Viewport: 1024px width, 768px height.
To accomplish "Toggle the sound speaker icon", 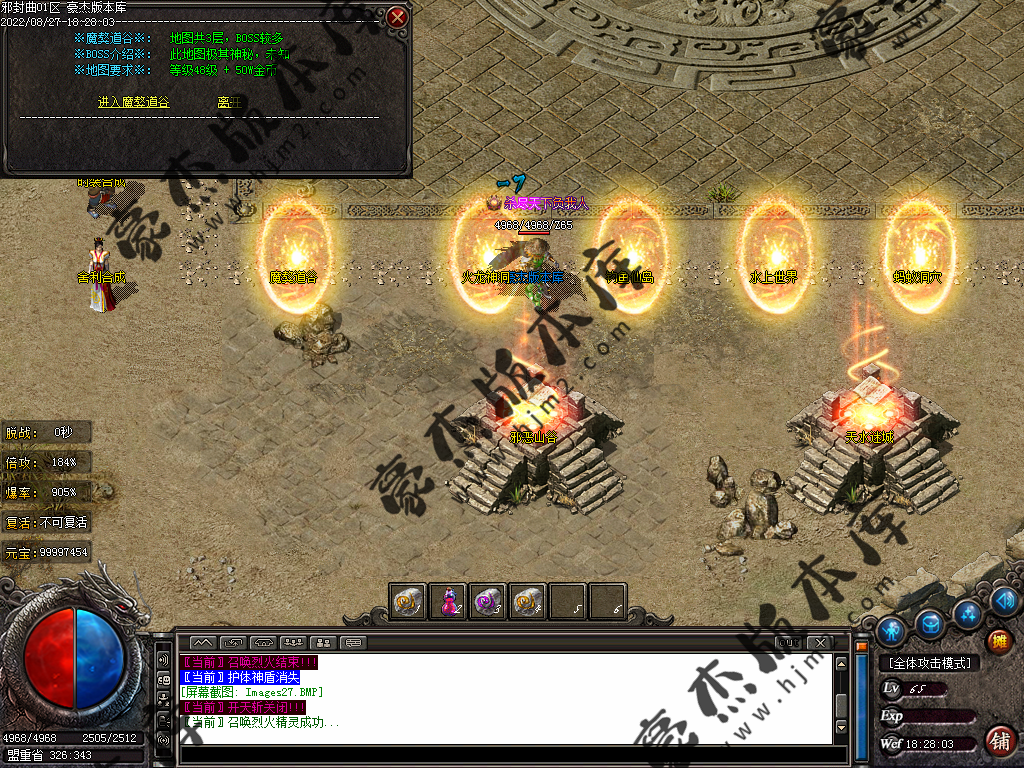I will pos(1006,600).
